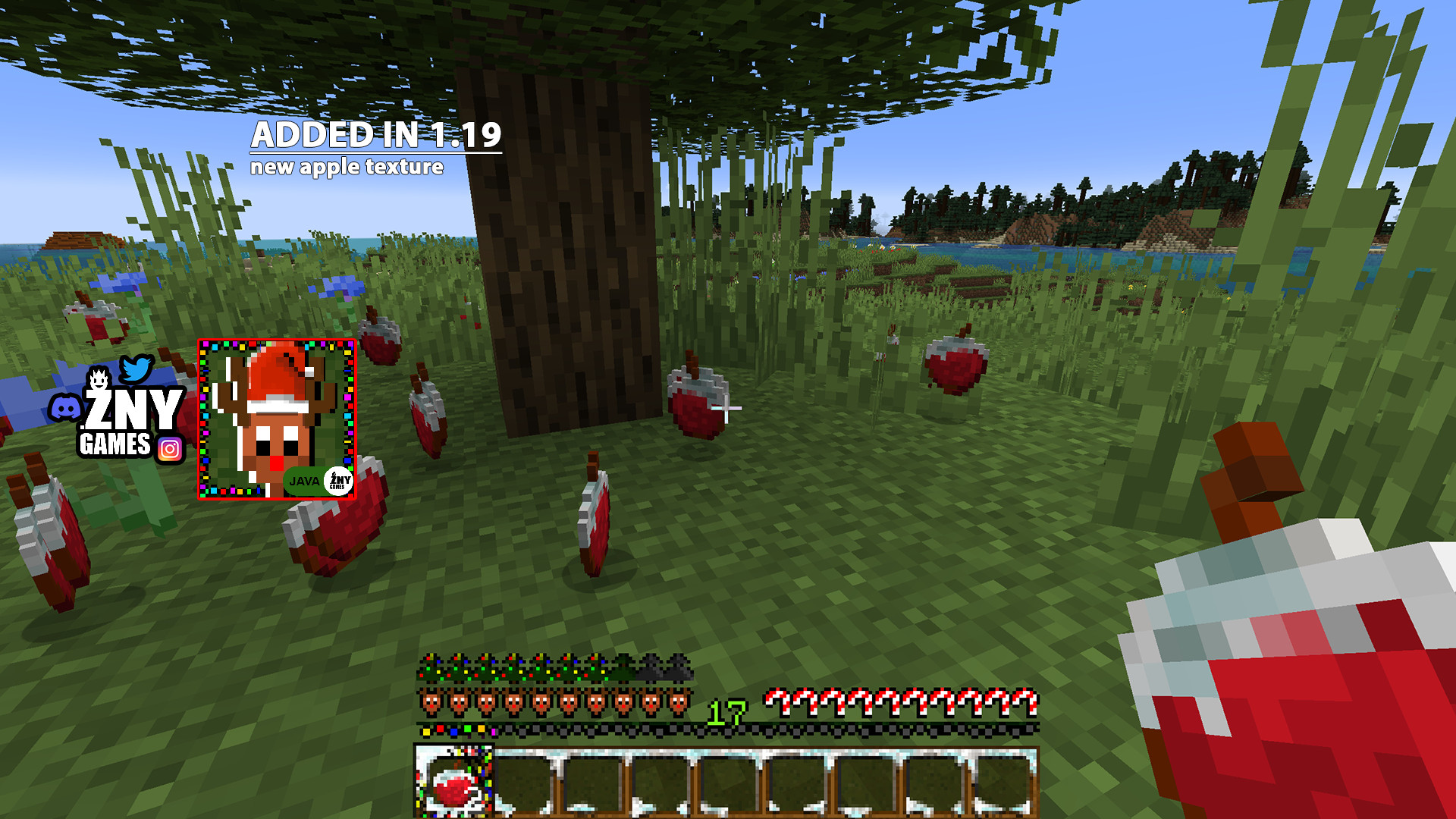The image size is (1456, 819).
Task: Click the reindeer Santa hat pack thumbnail
Action: click(x=277, y=419)
